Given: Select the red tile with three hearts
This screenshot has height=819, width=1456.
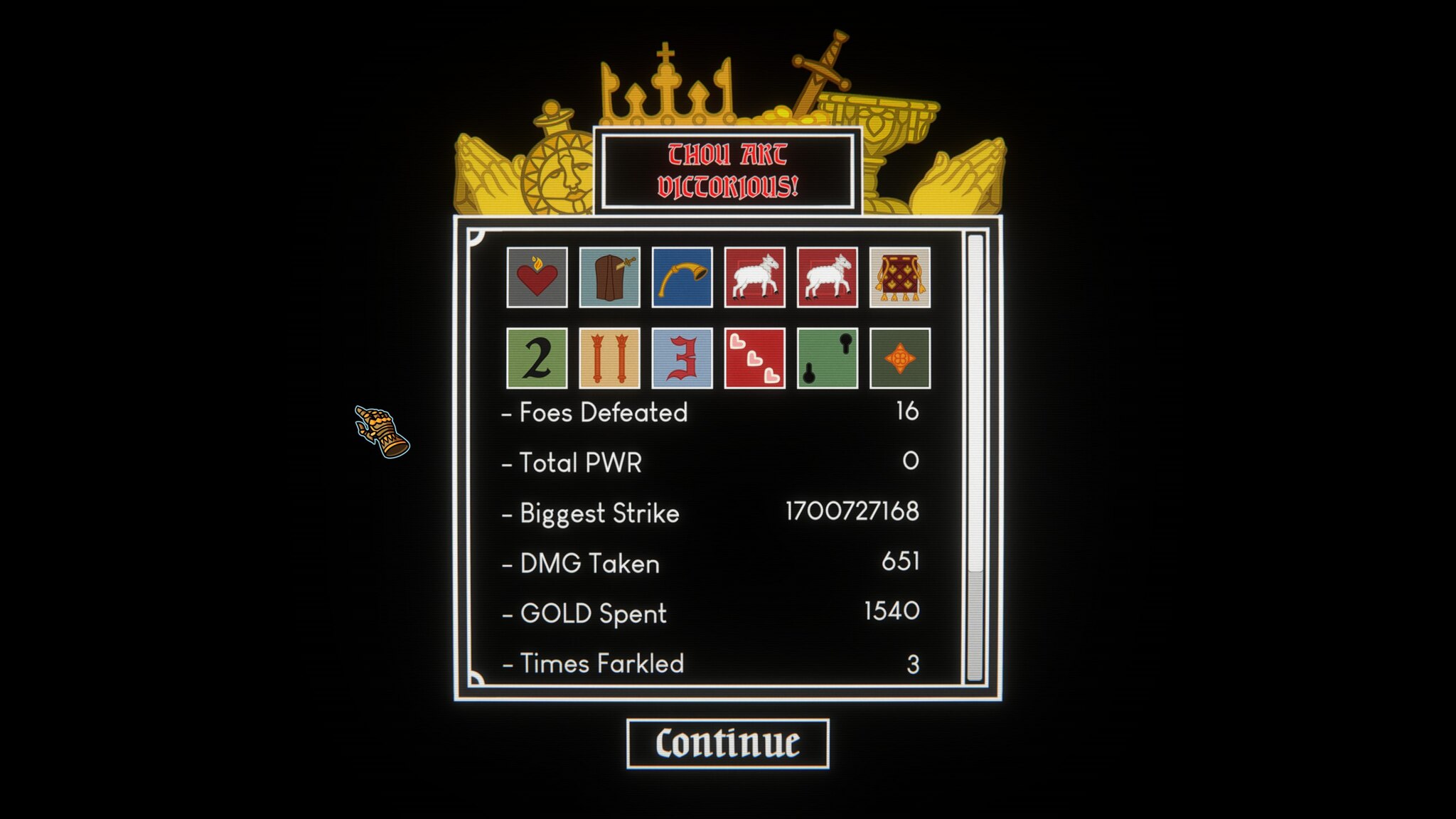Looking at the screenshot, I should (754, 358).
